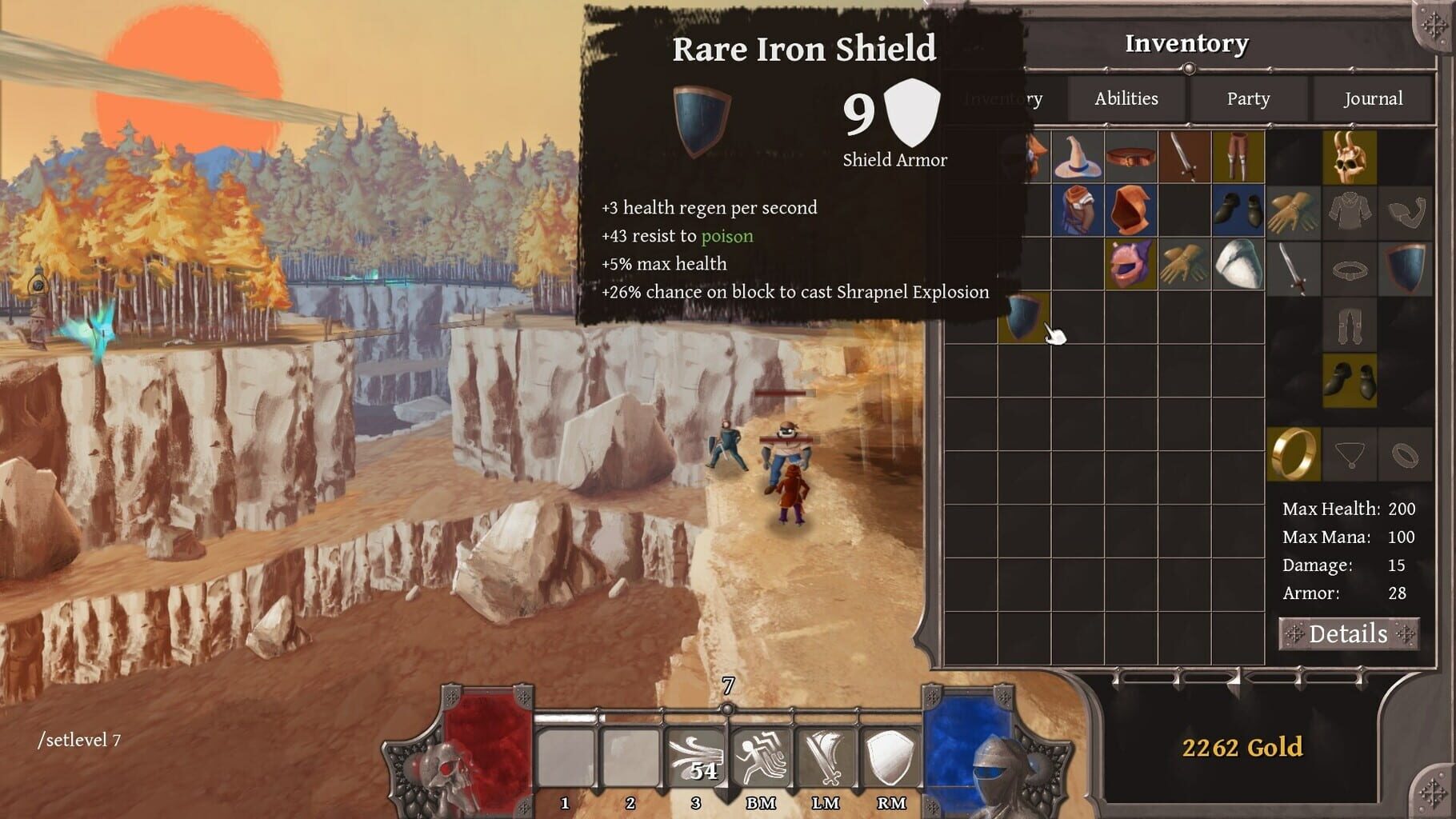Click the Details button

point(1350,634)
